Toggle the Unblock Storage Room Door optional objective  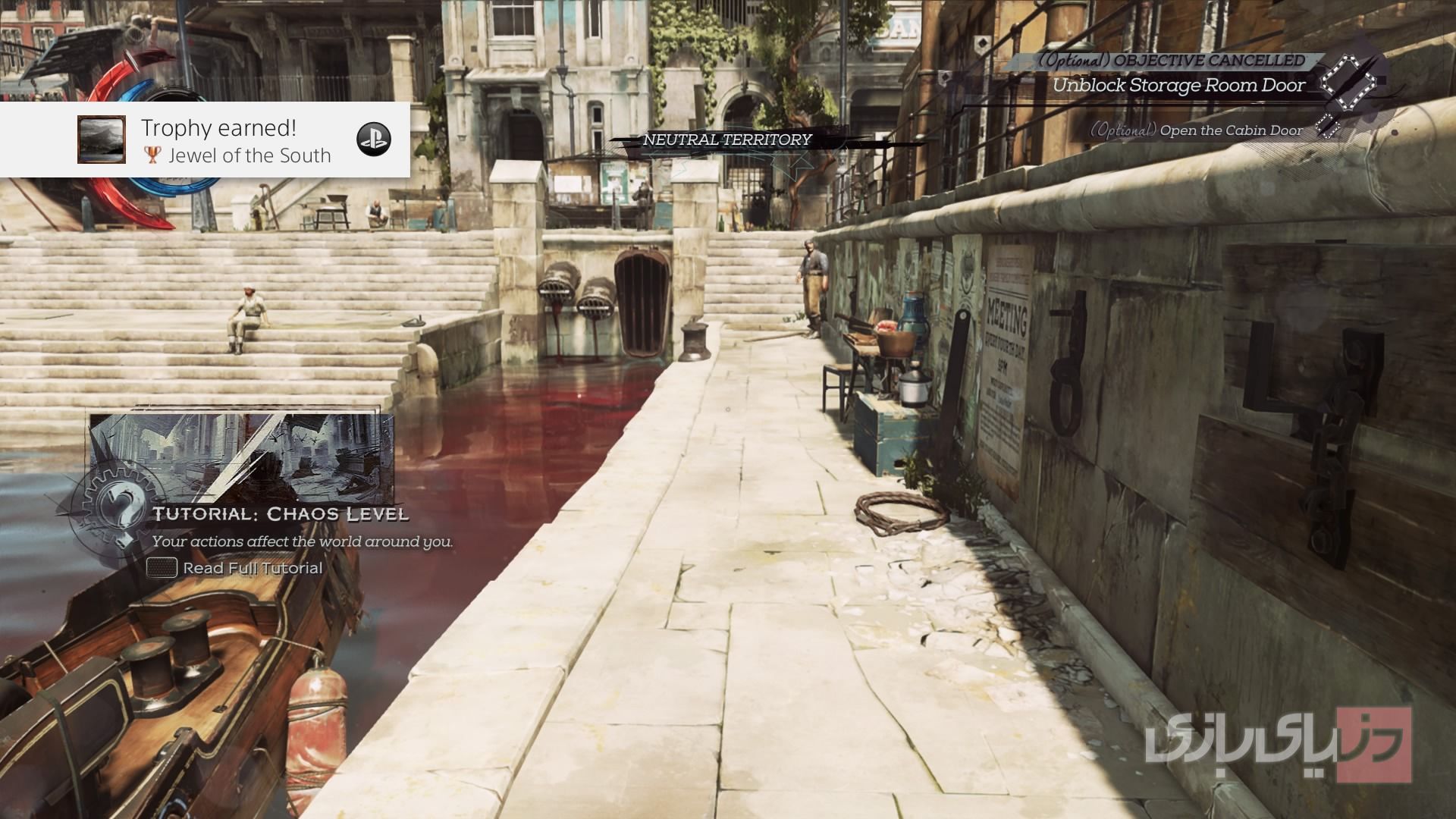pos(1178,86)
